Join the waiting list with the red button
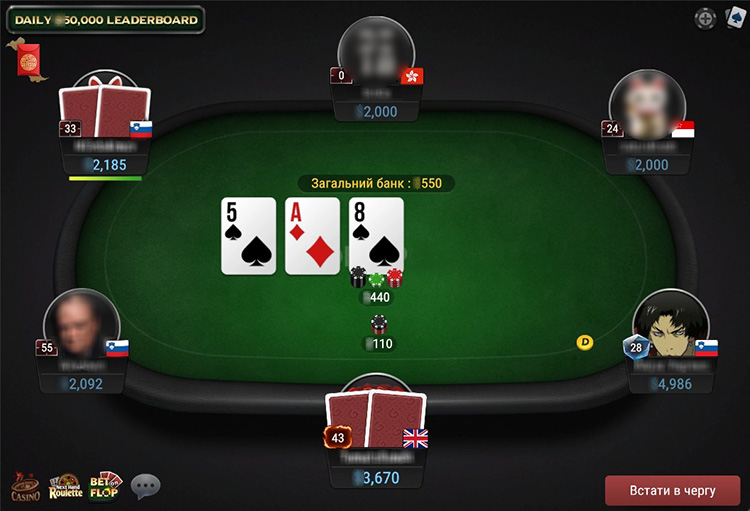 pyautogui.click(x=672, y=491)
